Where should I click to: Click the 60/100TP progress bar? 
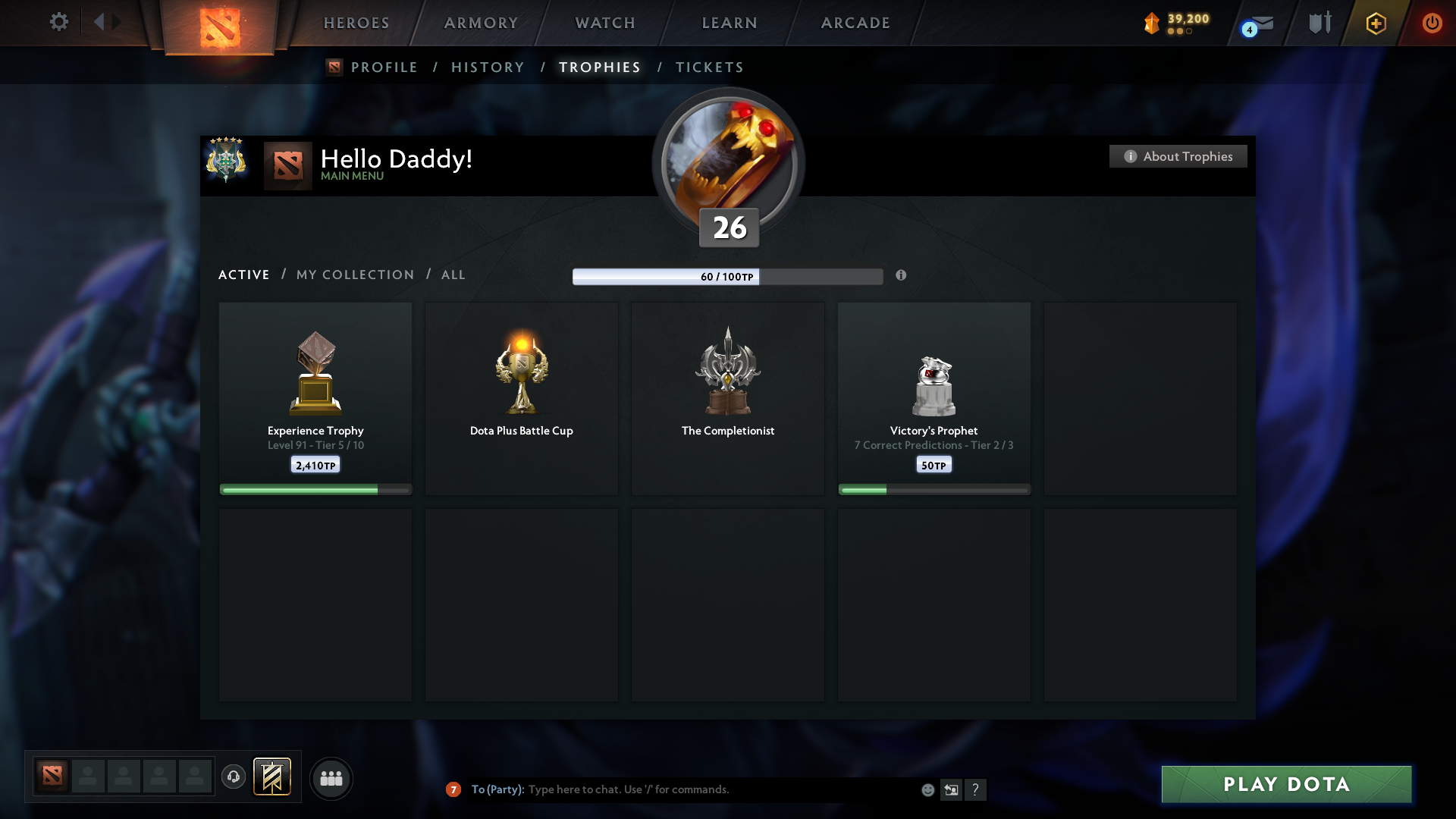click(728, 276)
